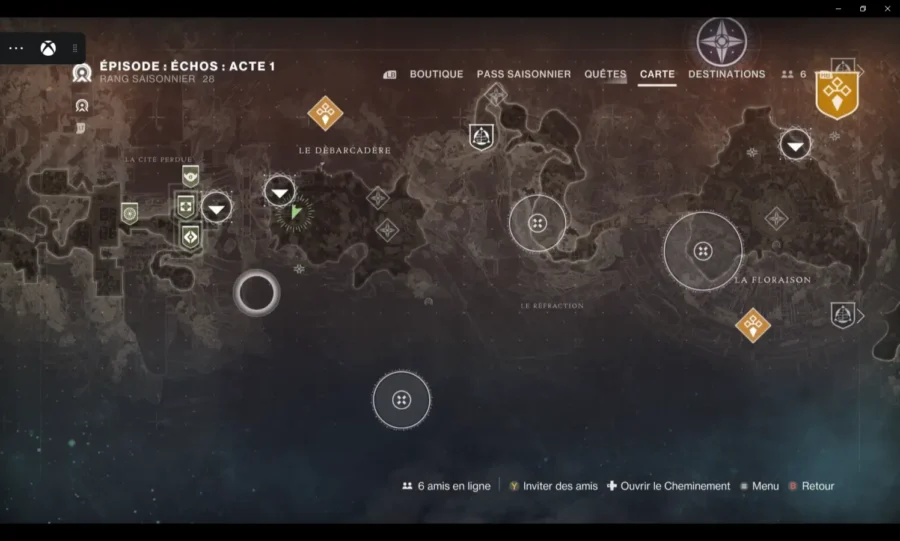
Task: Switch to the Pass Saisonnier tab
Action: (x=523, y=74)
